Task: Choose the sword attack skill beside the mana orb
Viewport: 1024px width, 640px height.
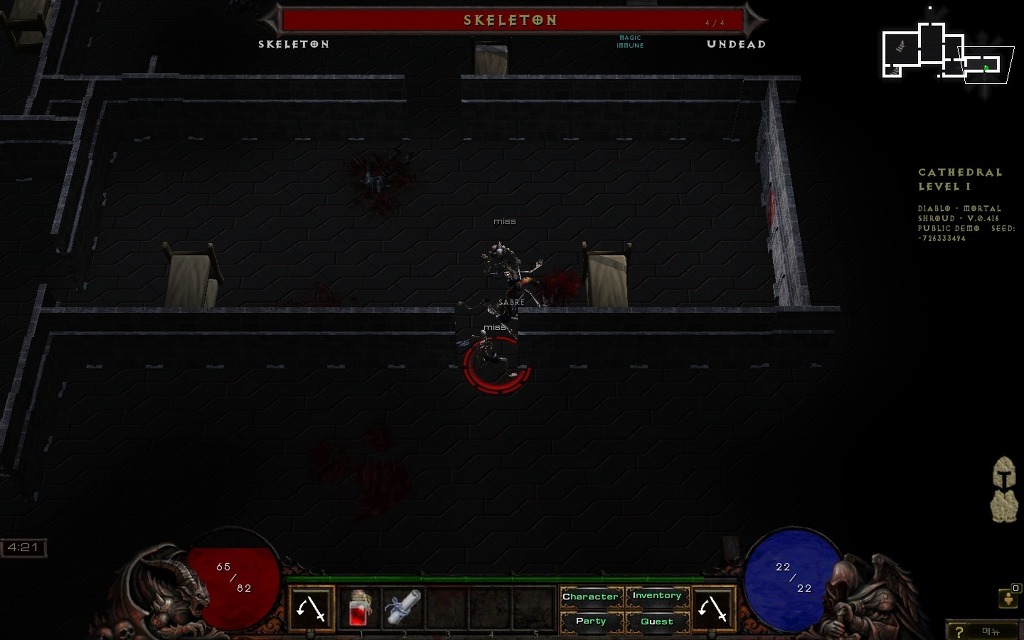Action: pyautogui.click(x=714, y=608)
